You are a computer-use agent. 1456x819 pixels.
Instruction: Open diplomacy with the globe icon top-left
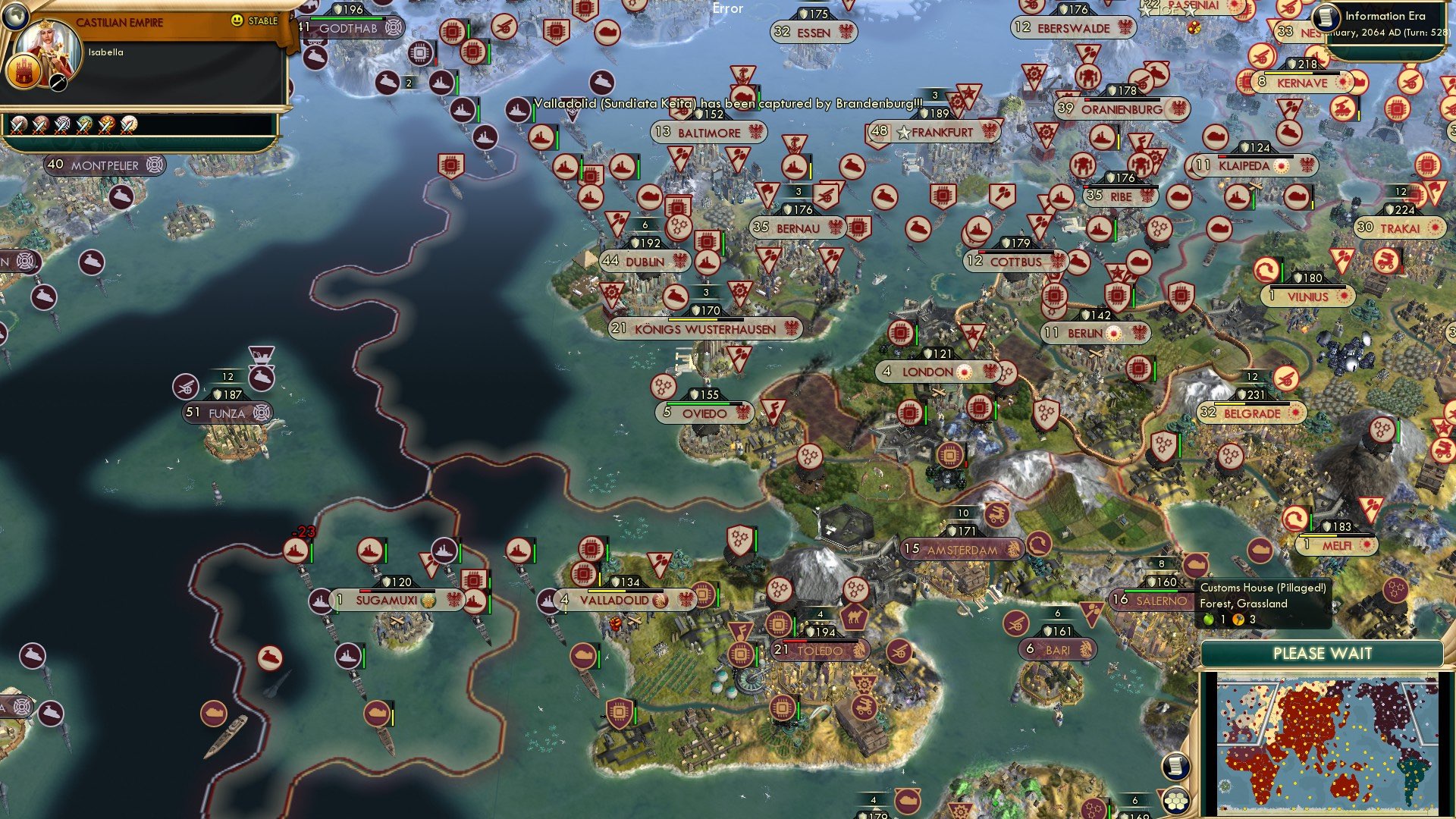[x=15, y=16]
